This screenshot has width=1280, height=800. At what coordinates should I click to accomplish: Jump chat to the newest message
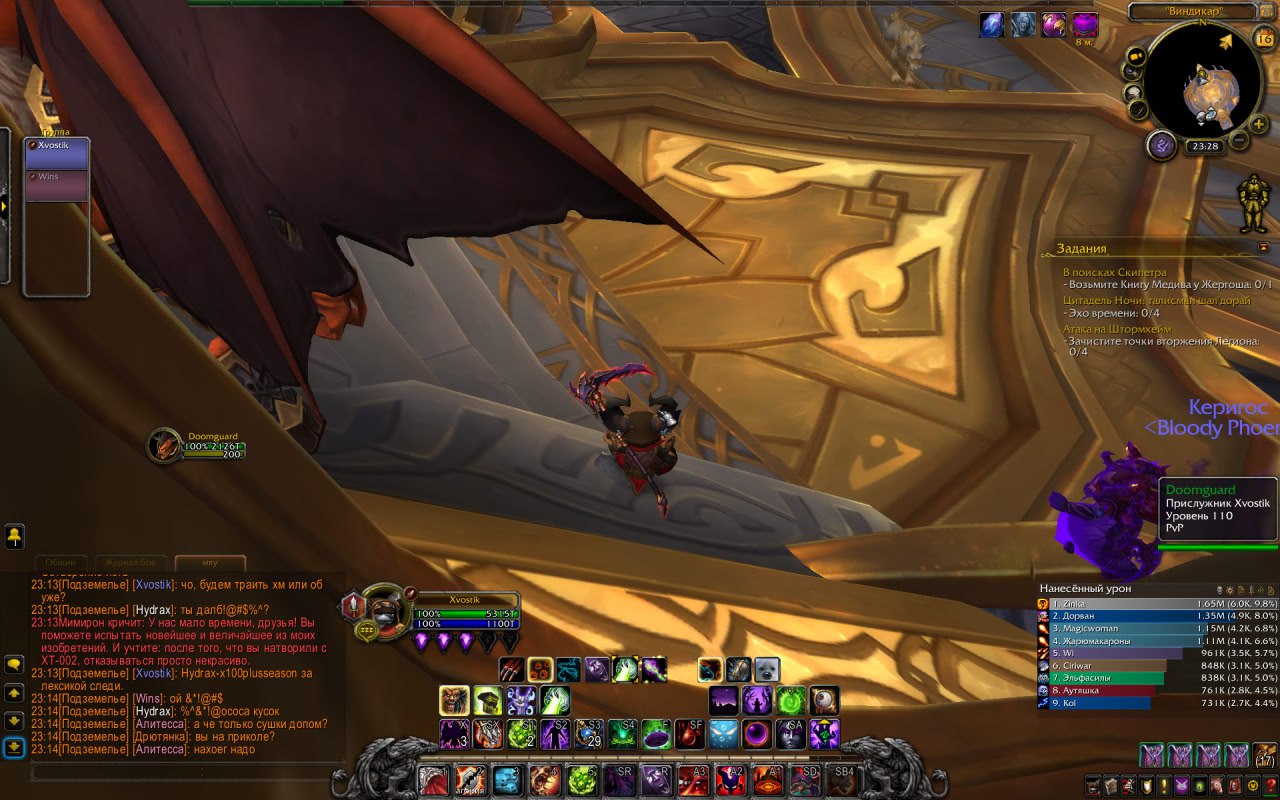14,747
